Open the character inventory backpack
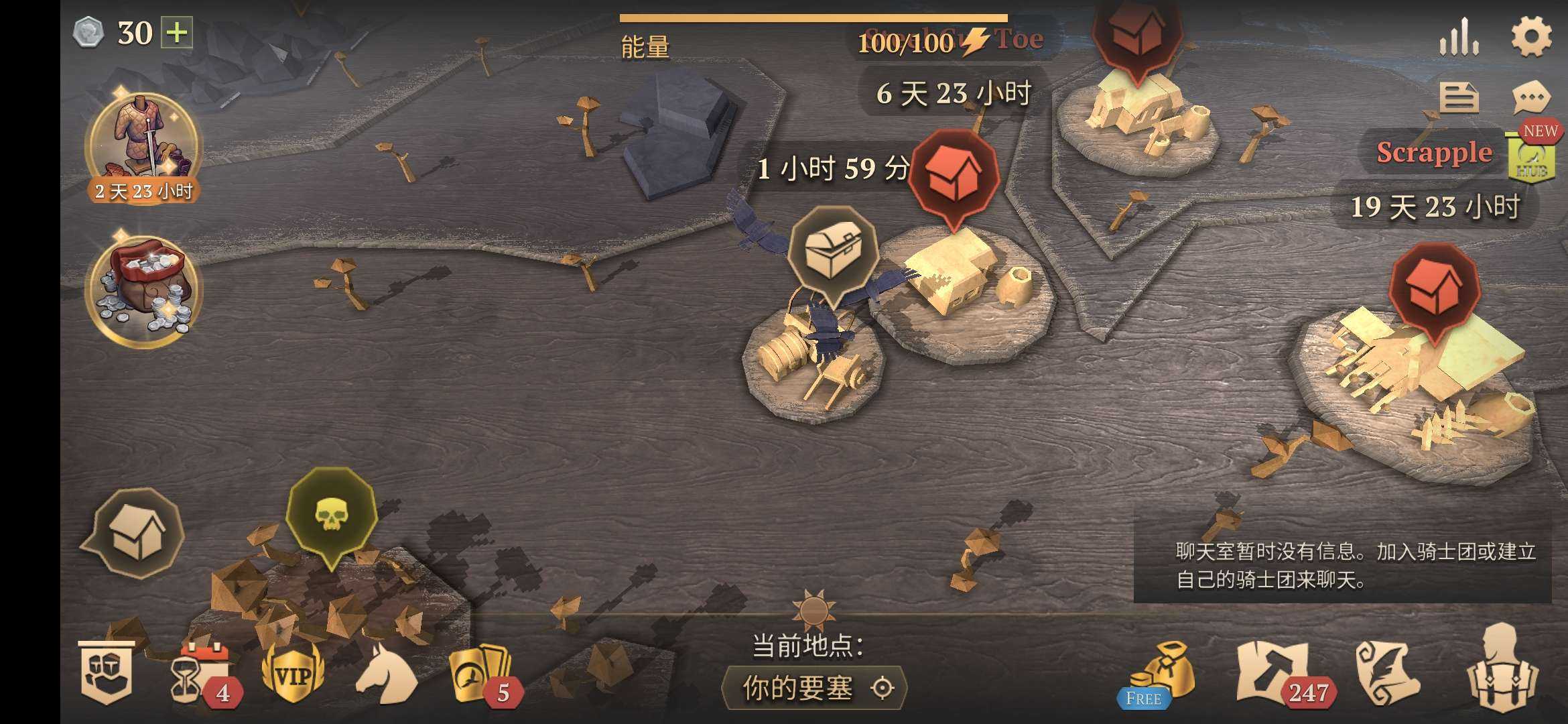The image size is (1568, 724). tap(1501, 670)
